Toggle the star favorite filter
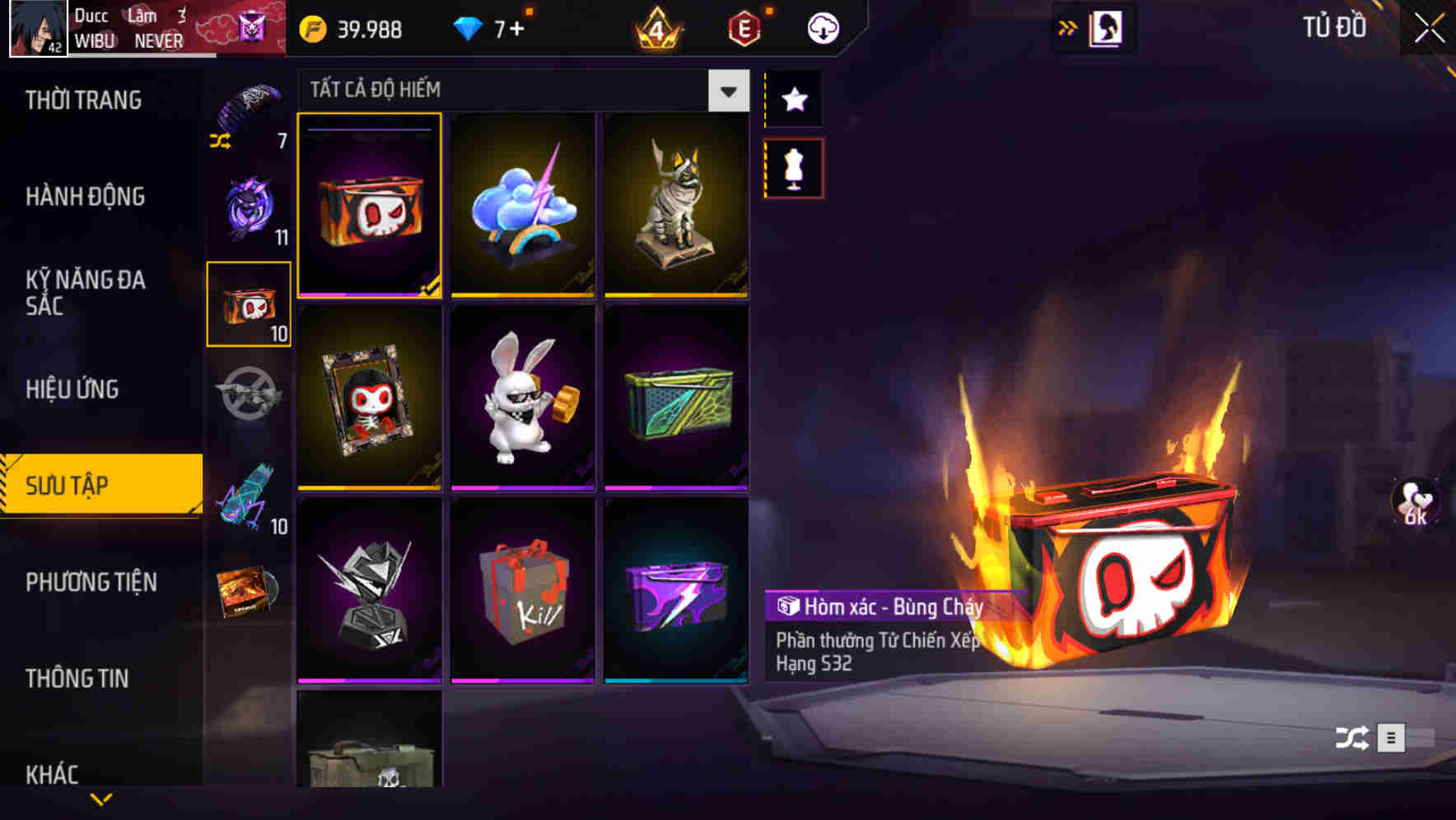The image size is (1456, 820). coord(794,100)
